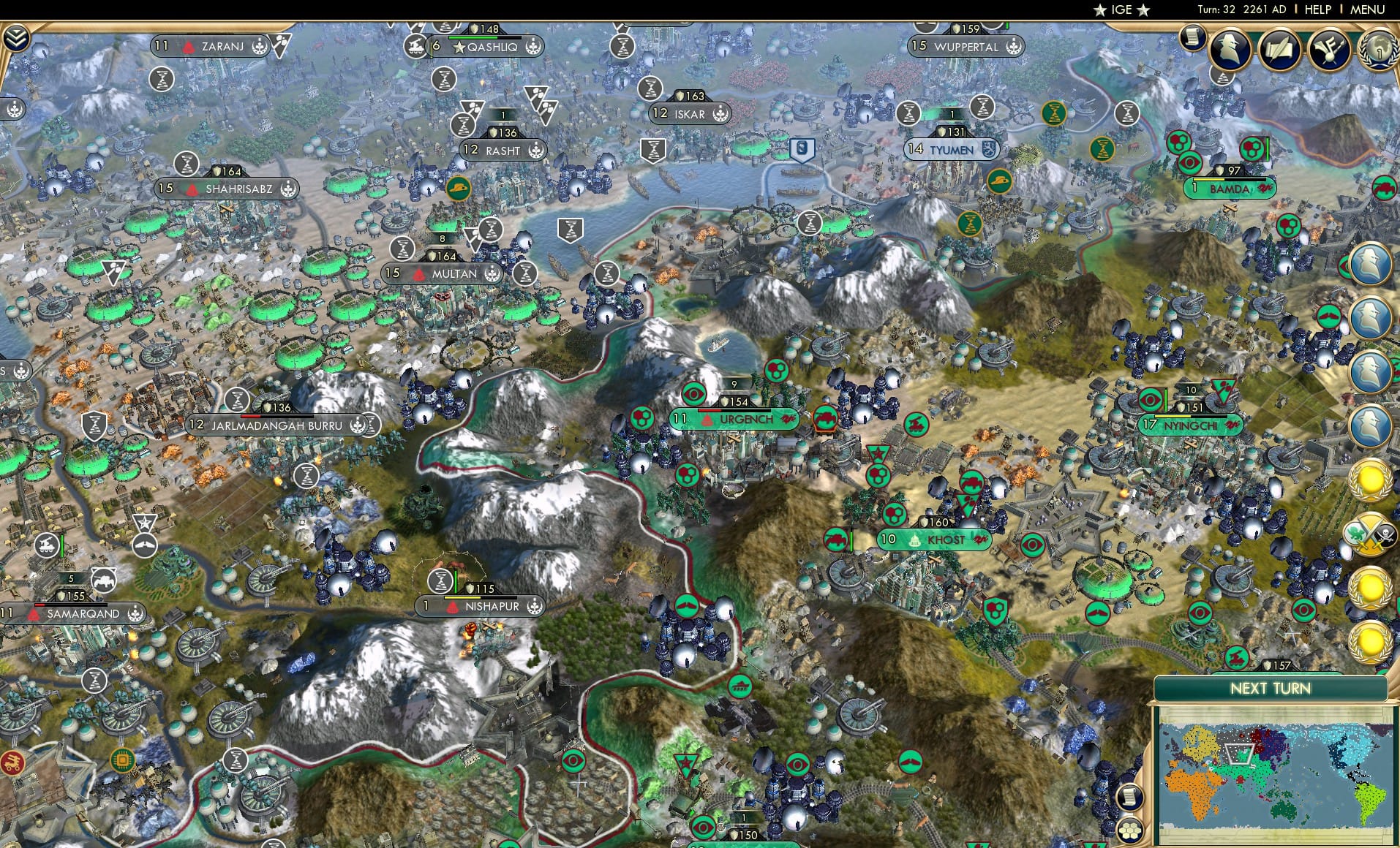Toggle the scroll icon above the strategic view button
This screenshot has height=848, width=1400.
pyautogui.click(x=1129, y=797)
